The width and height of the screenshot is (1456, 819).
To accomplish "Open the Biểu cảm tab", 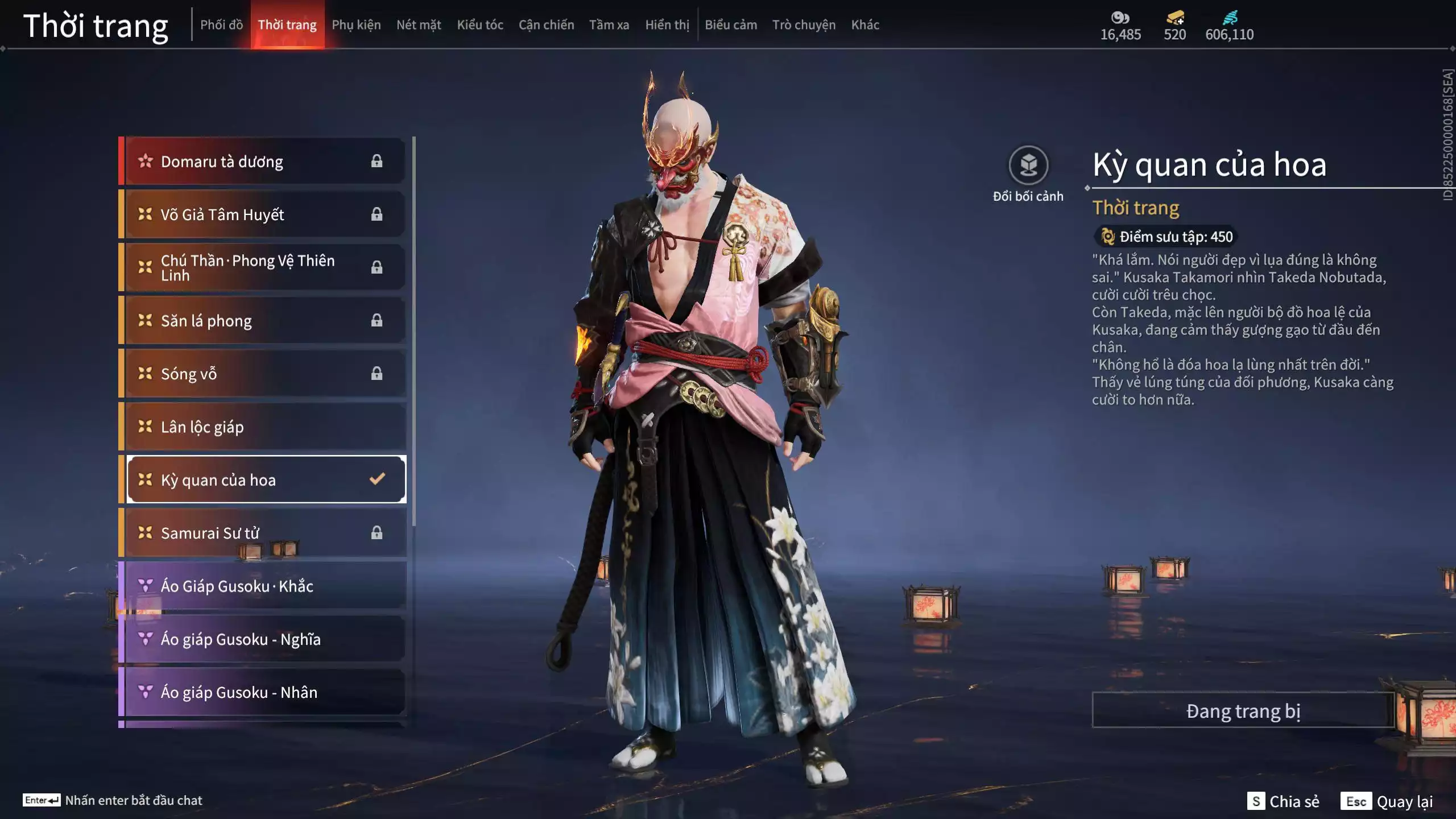I will (x=730, y=25).
